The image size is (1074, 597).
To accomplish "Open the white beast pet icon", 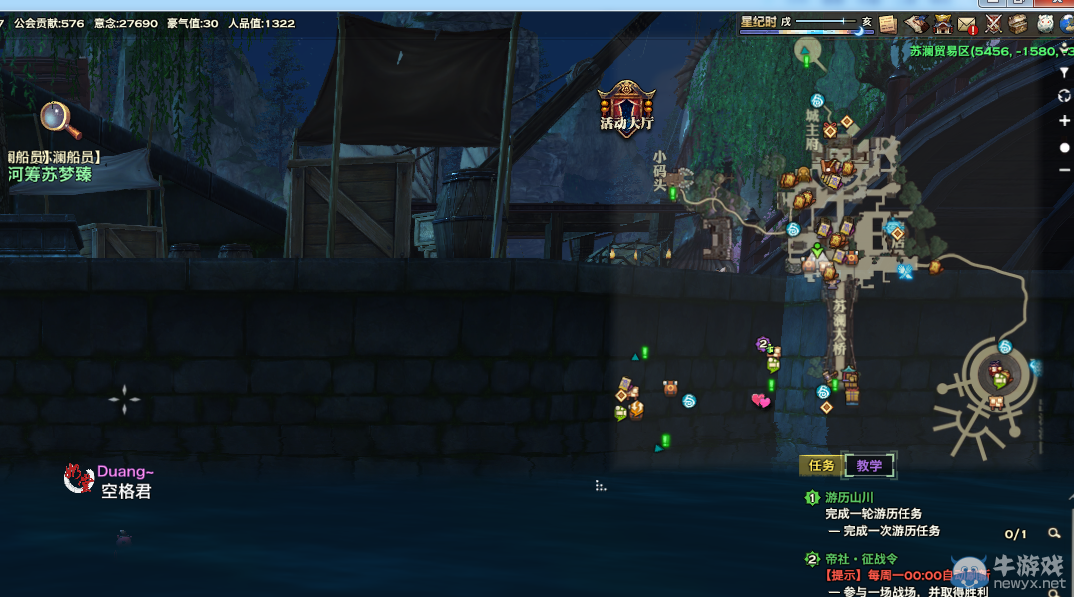I will coord(1045,24).
